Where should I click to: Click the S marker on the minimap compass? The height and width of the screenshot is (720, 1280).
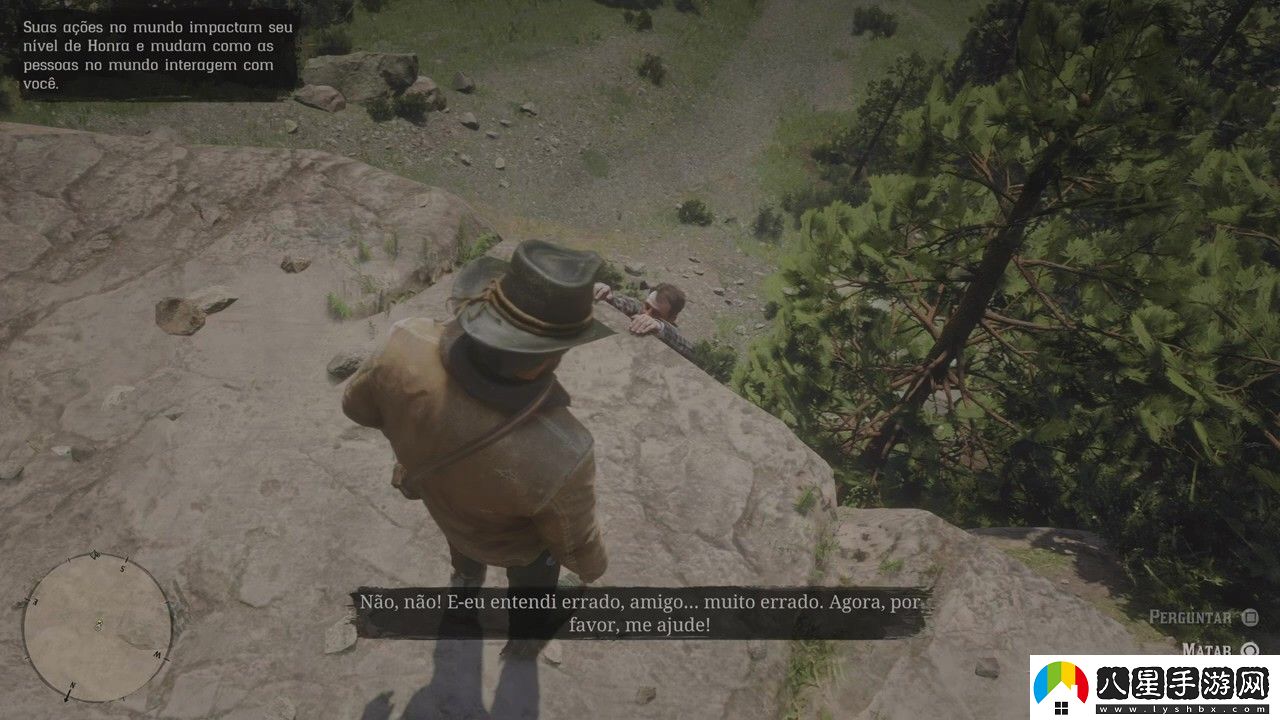point(124,567)
